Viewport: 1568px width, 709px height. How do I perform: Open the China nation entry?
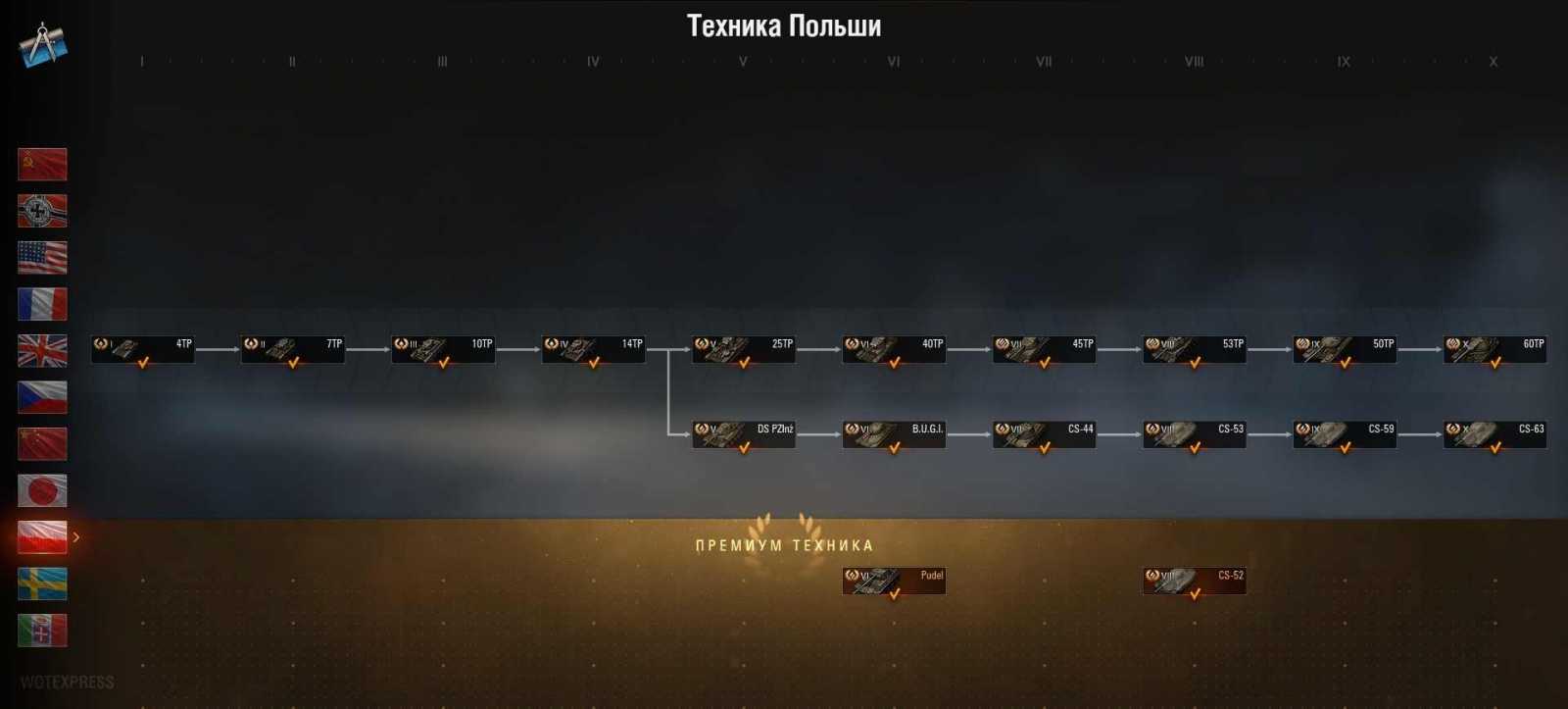coord(41,444)
